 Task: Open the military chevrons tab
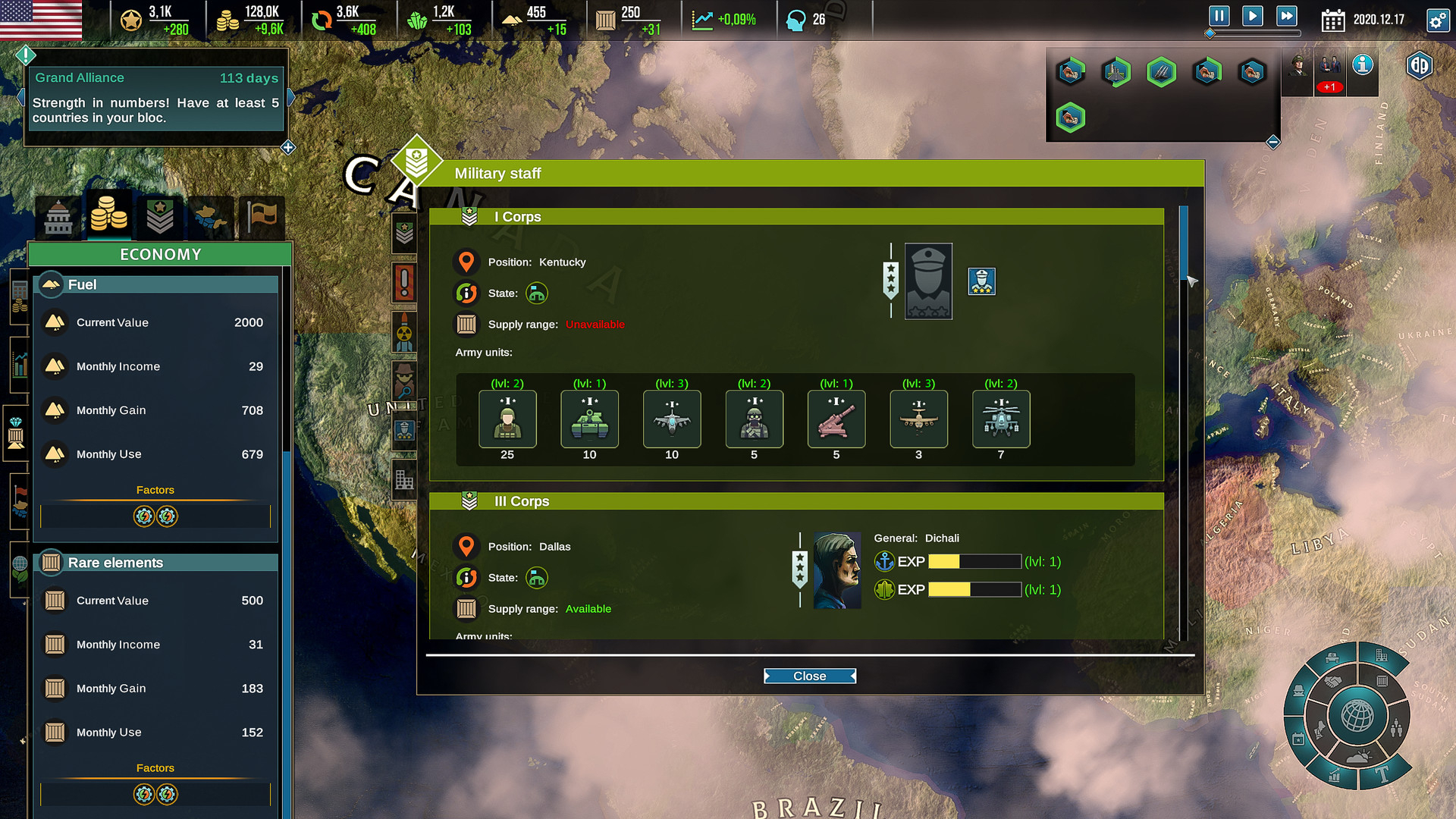tap(160, 218)
